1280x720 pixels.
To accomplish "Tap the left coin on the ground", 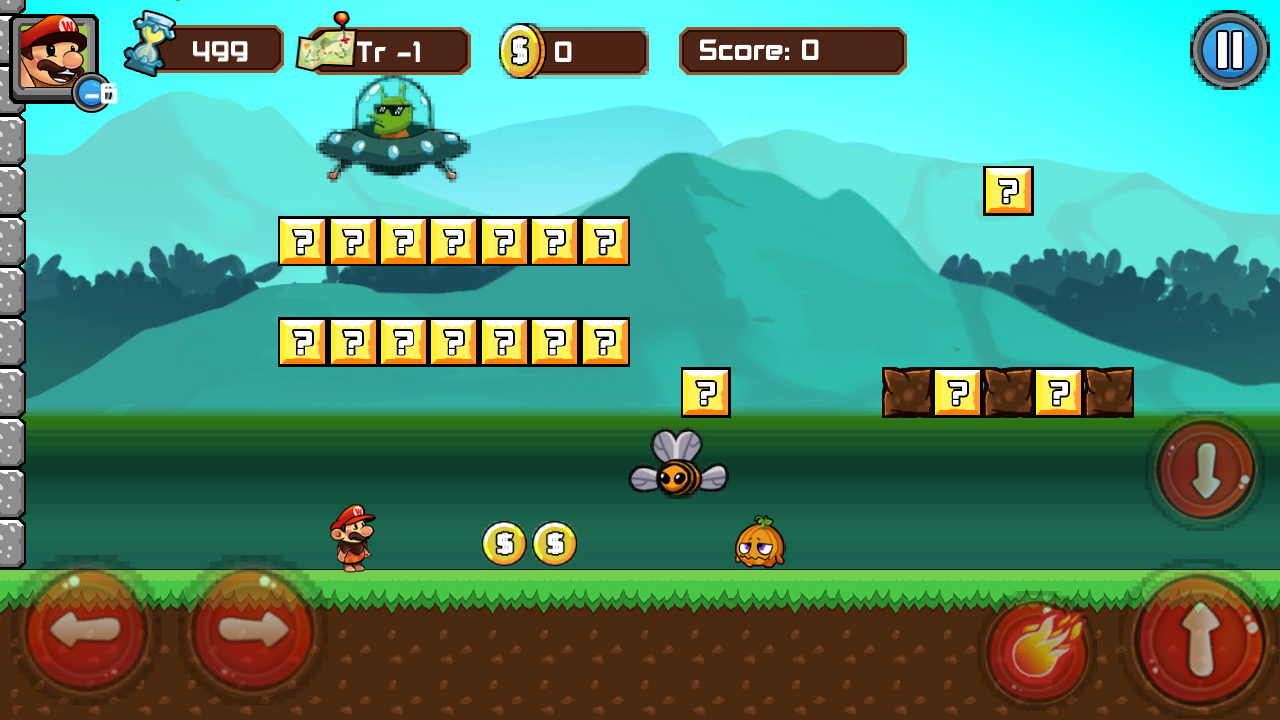I will point(504,543).
